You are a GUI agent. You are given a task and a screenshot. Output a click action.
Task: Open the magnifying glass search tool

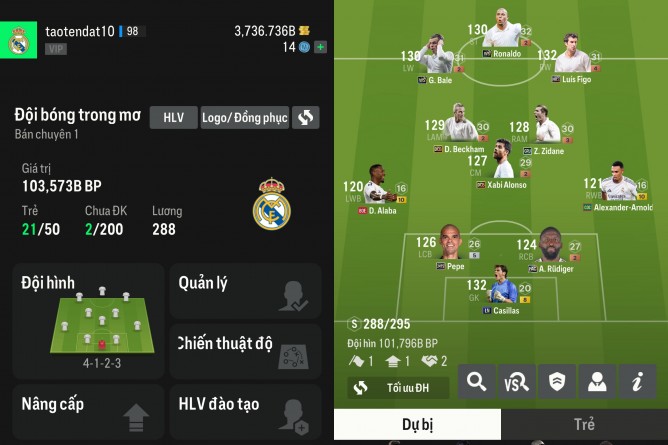pyautogui.click(x=476, y=381)
